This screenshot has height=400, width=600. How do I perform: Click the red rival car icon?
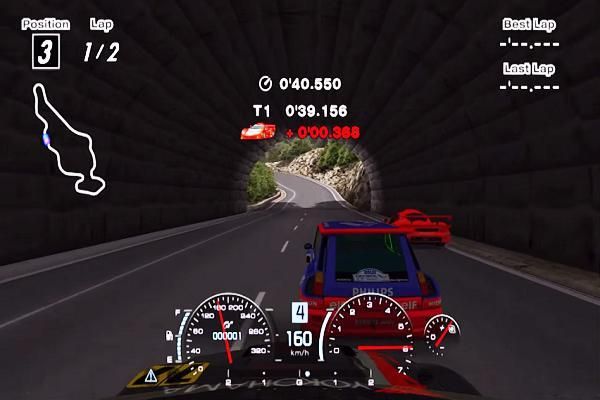[x=255, y=131]
